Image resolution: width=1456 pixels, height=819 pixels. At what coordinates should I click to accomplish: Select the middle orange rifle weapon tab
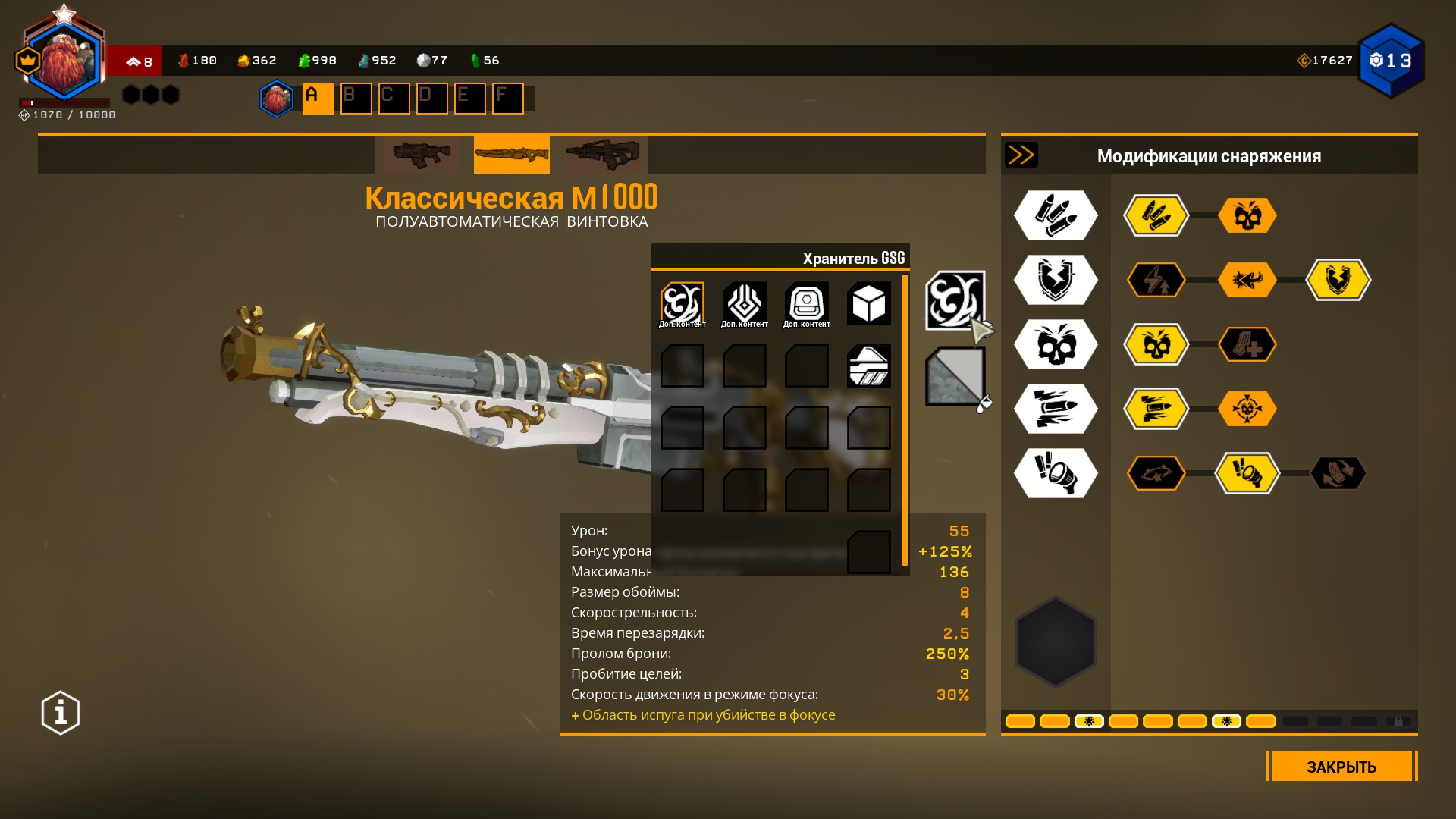[511, 155]
